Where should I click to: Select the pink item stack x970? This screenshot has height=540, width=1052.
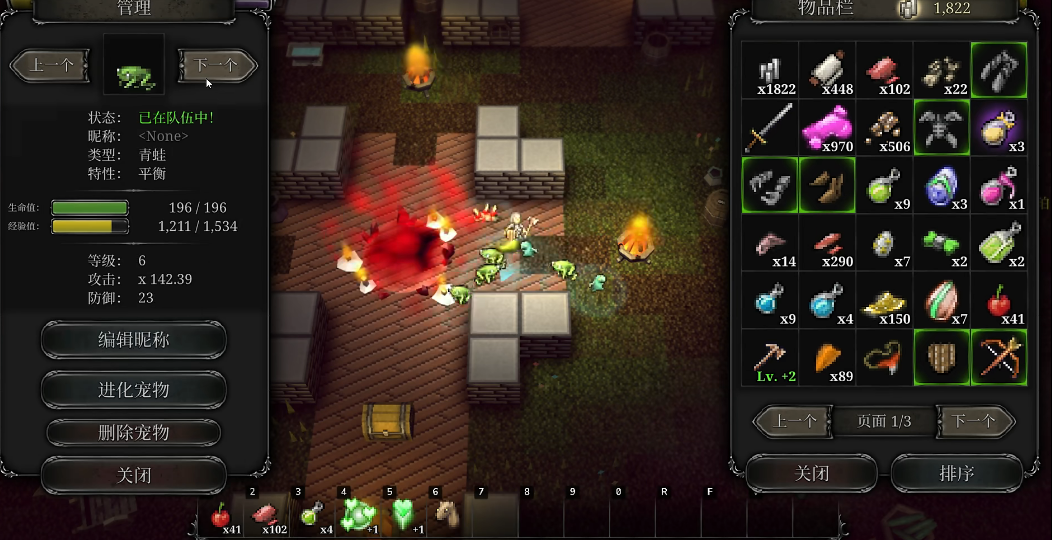(827, 128)
